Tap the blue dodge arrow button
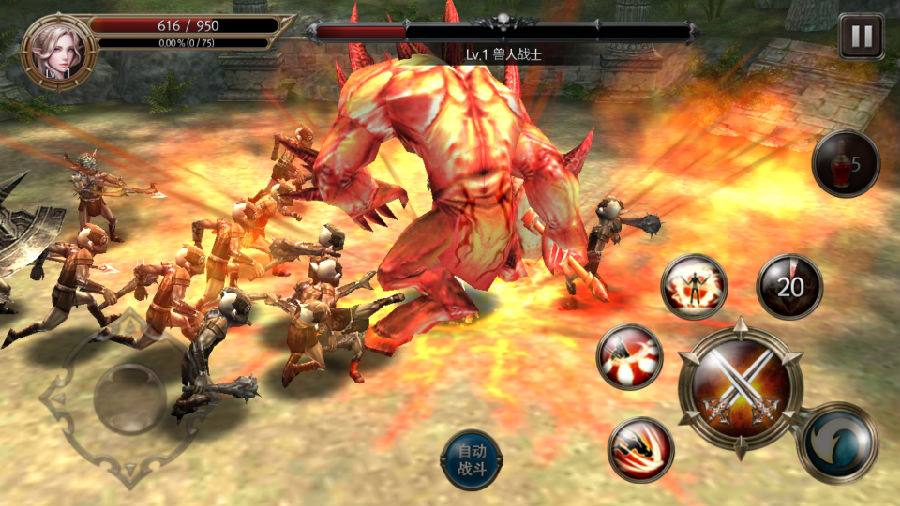 coord(838,443)
